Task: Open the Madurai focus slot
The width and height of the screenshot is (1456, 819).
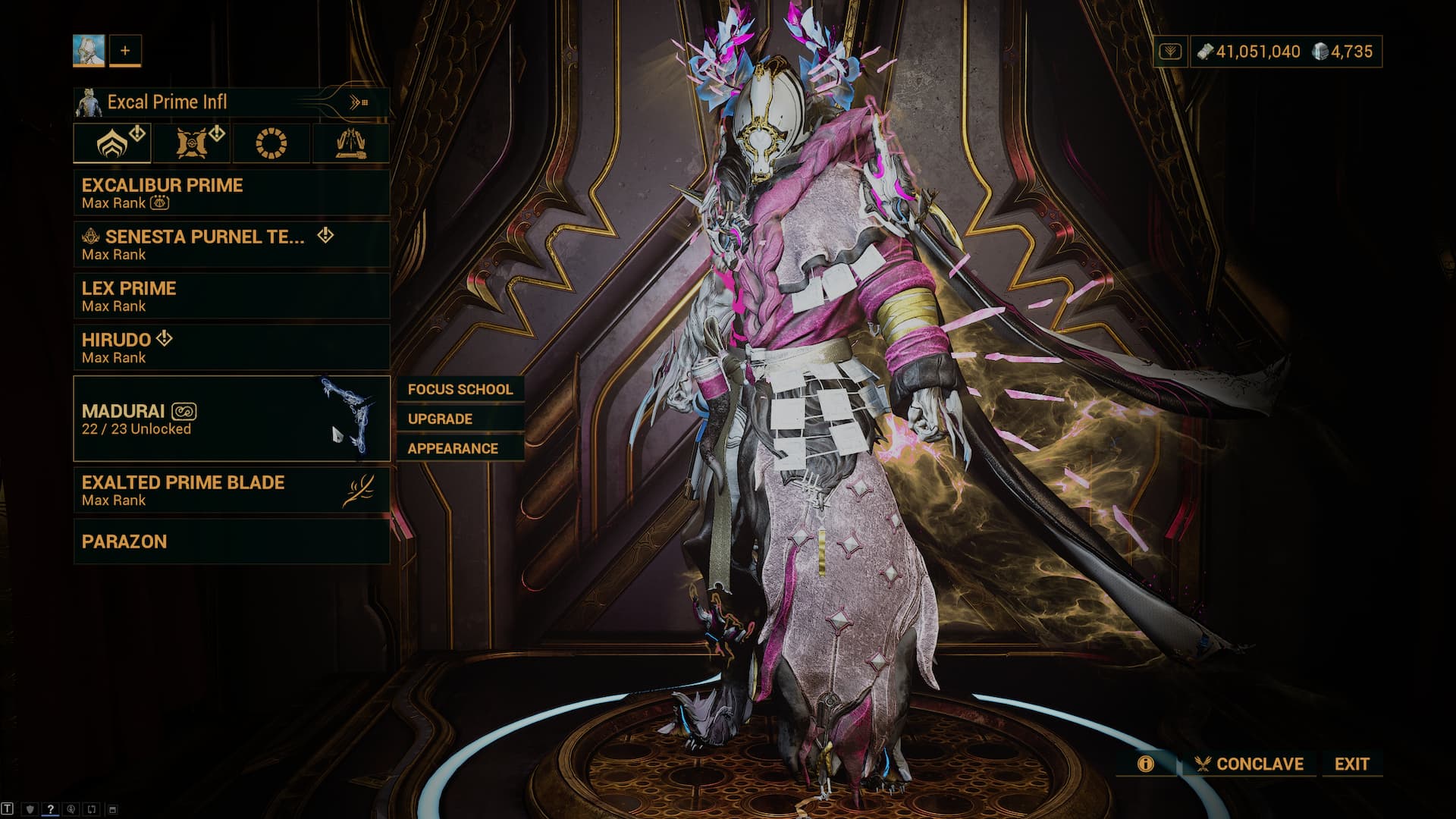Action: pos(231,419)
